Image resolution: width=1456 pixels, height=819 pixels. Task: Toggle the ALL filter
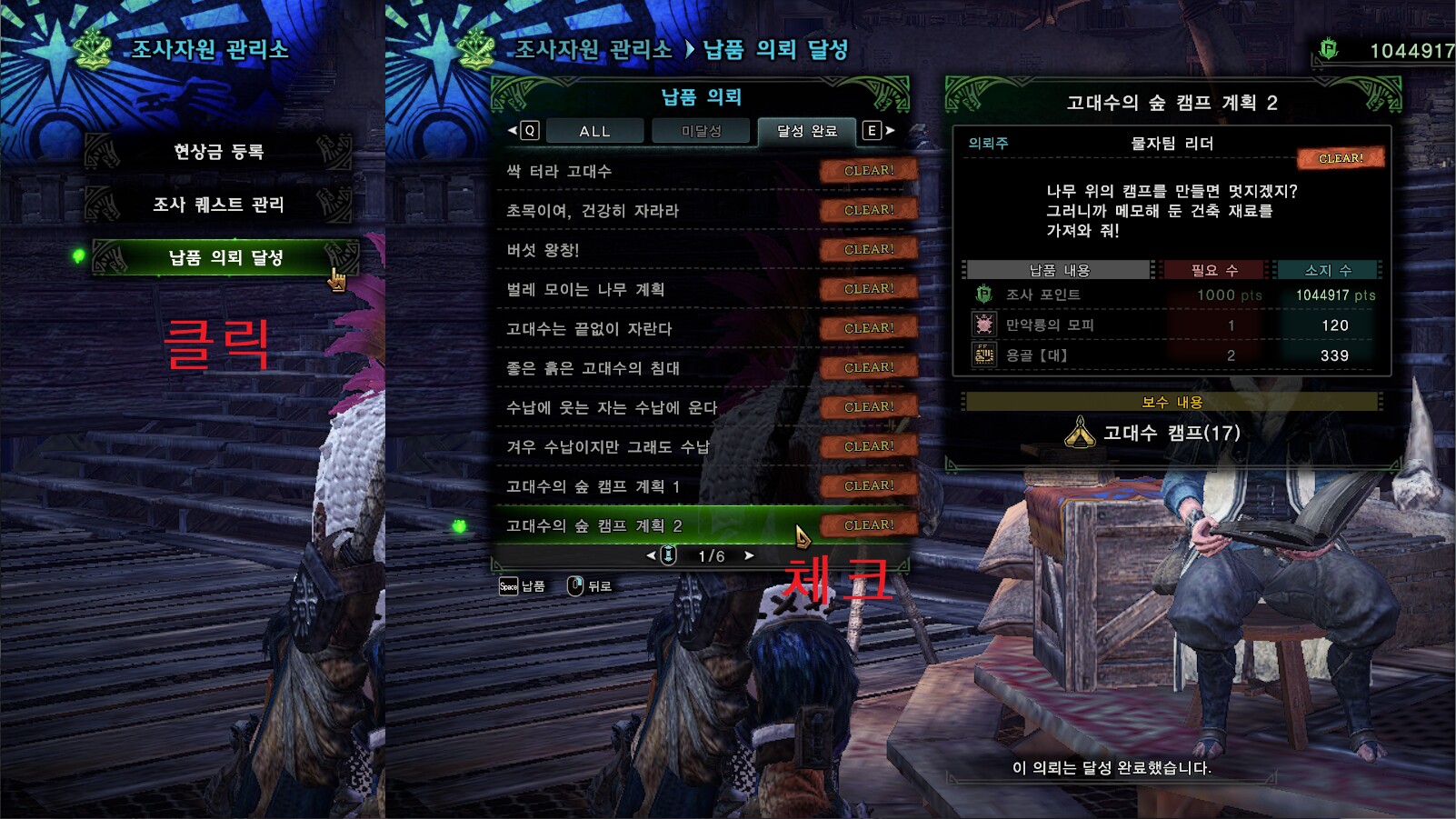pos(594,131)
